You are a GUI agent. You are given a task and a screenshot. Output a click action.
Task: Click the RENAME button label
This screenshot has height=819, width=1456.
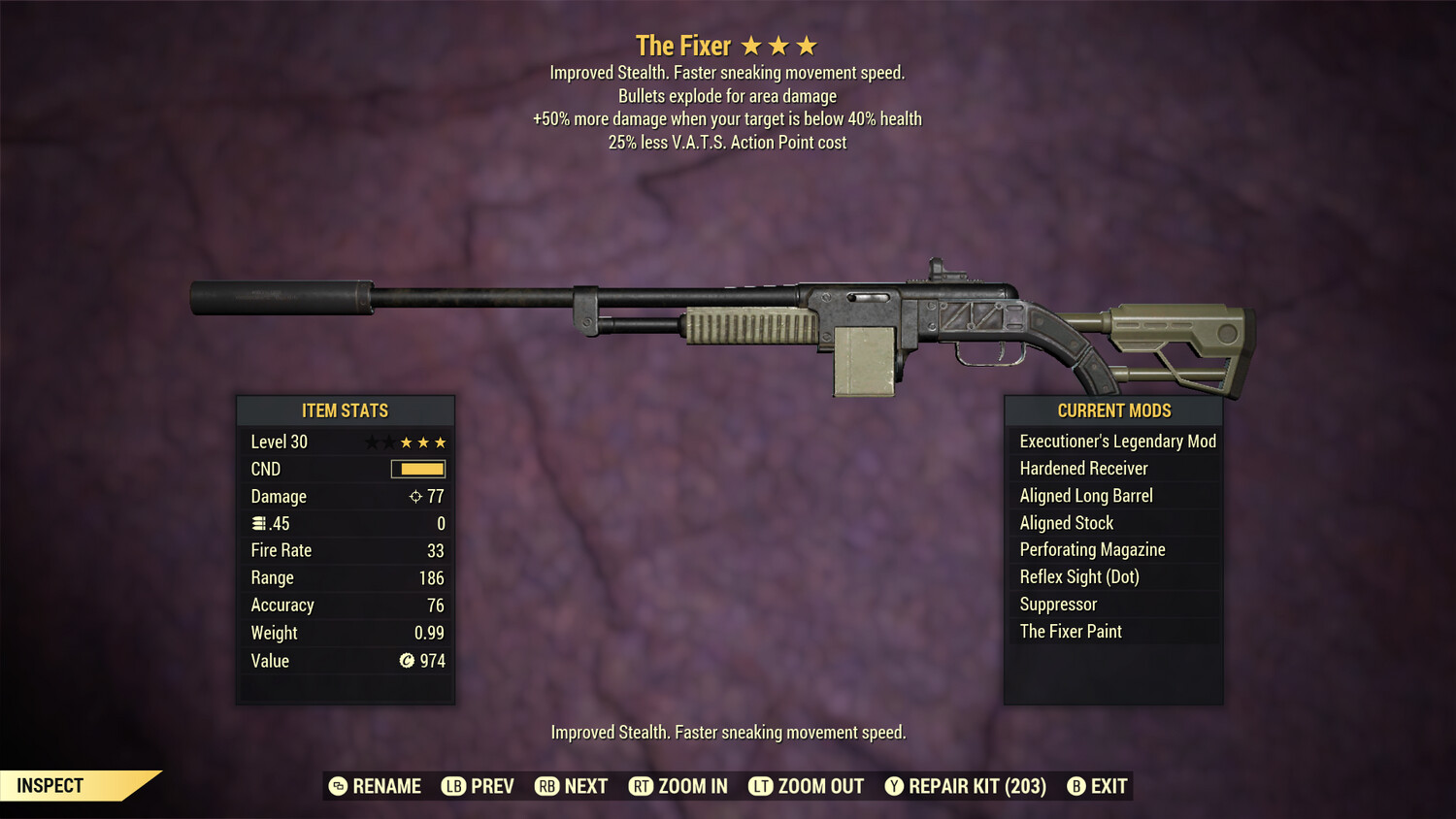tap(386, 786)
